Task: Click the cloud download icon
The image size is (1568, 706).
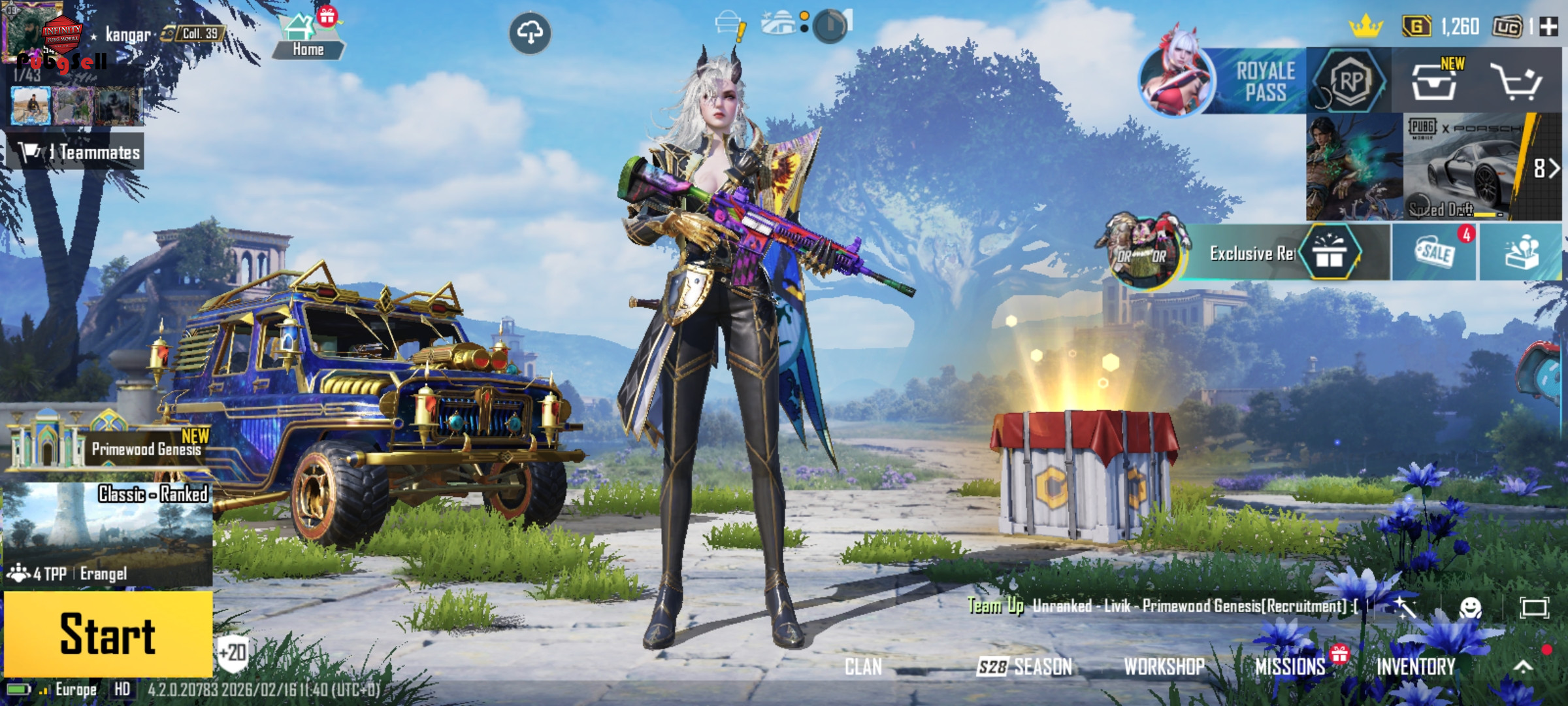Action: click(x=530, y=32)
